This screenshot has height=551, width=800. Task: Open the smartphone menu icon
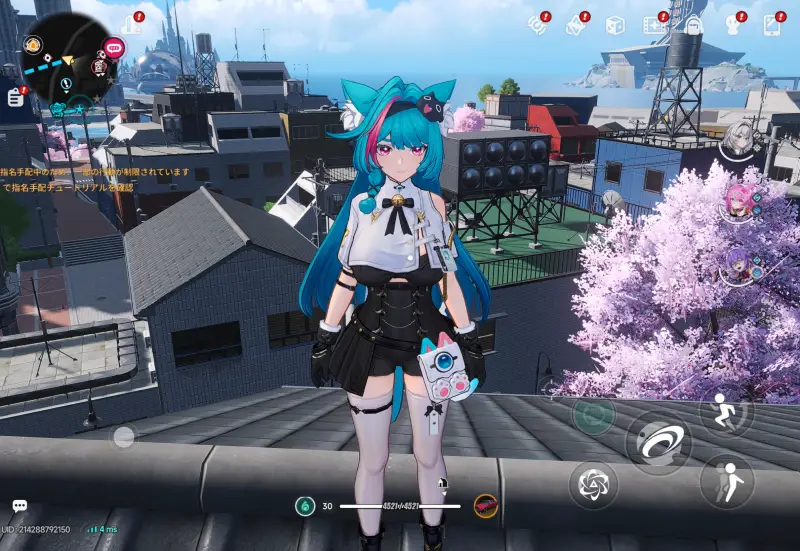(x=772, y=25)
